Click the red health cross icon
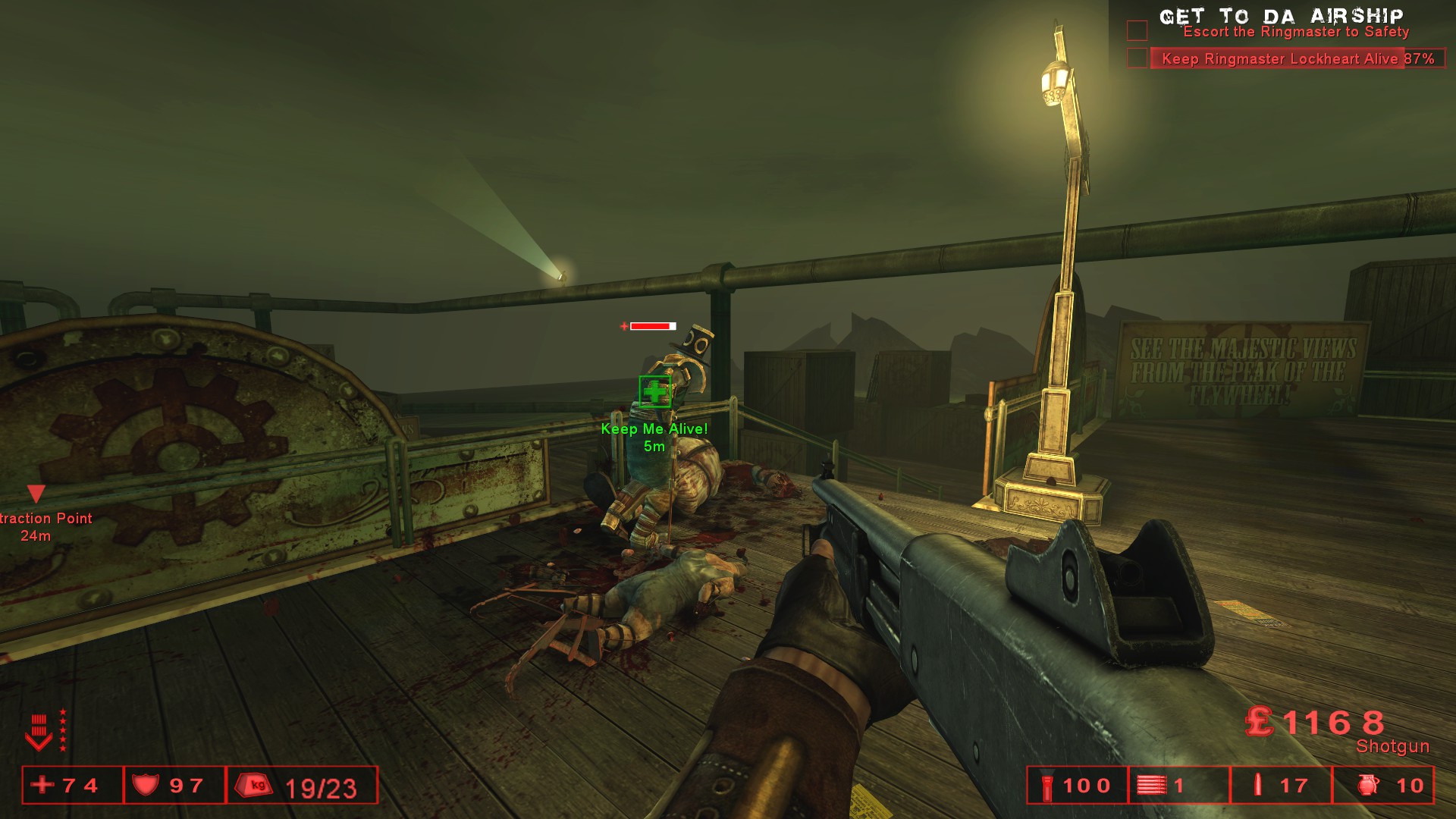Image resolution: width=1456 pixels, height=819 pixels. pyautogui.click(x=43, y=784)
